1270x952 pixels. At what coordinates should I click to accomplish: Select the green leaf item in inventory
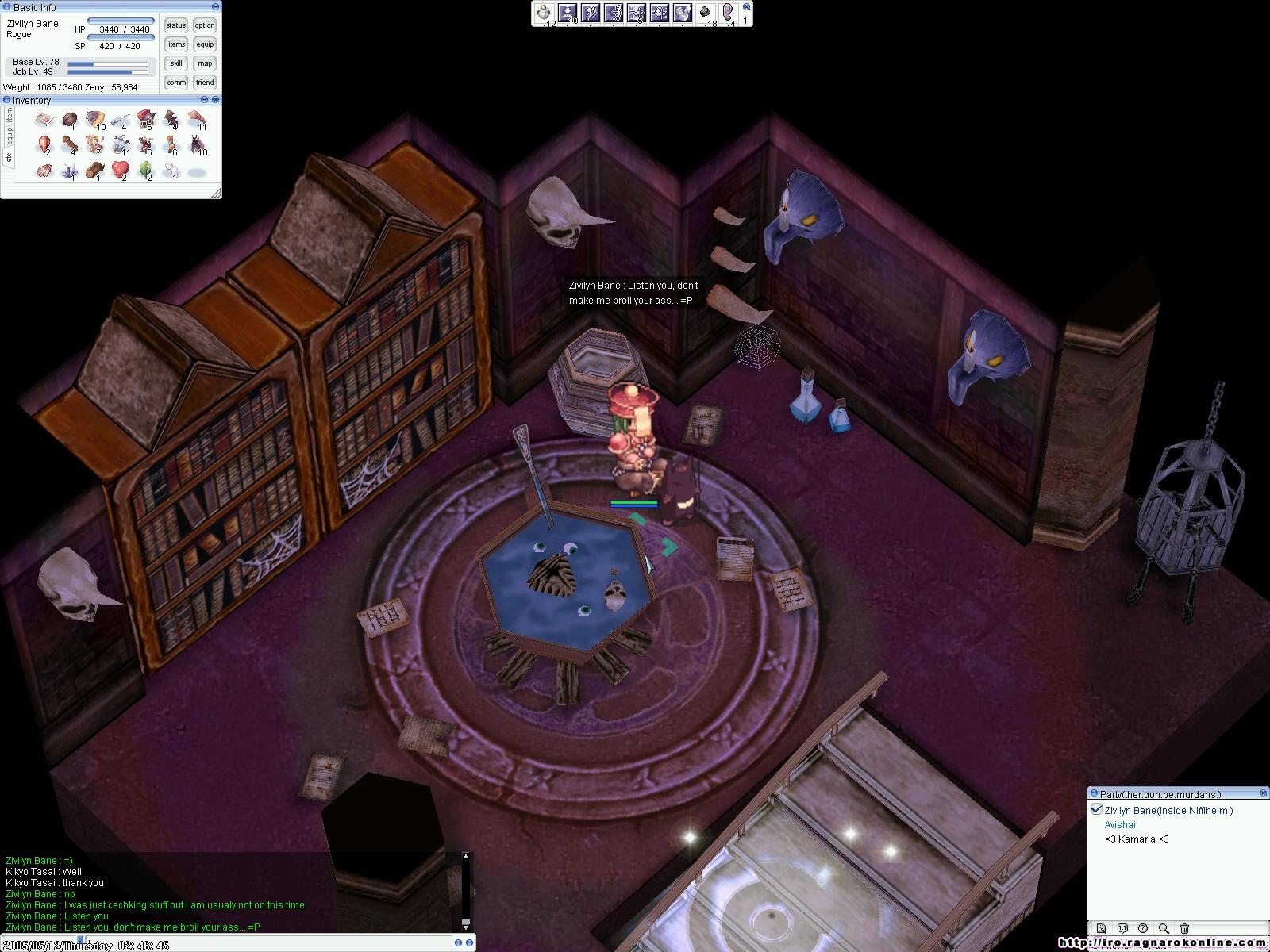(146, 170)
